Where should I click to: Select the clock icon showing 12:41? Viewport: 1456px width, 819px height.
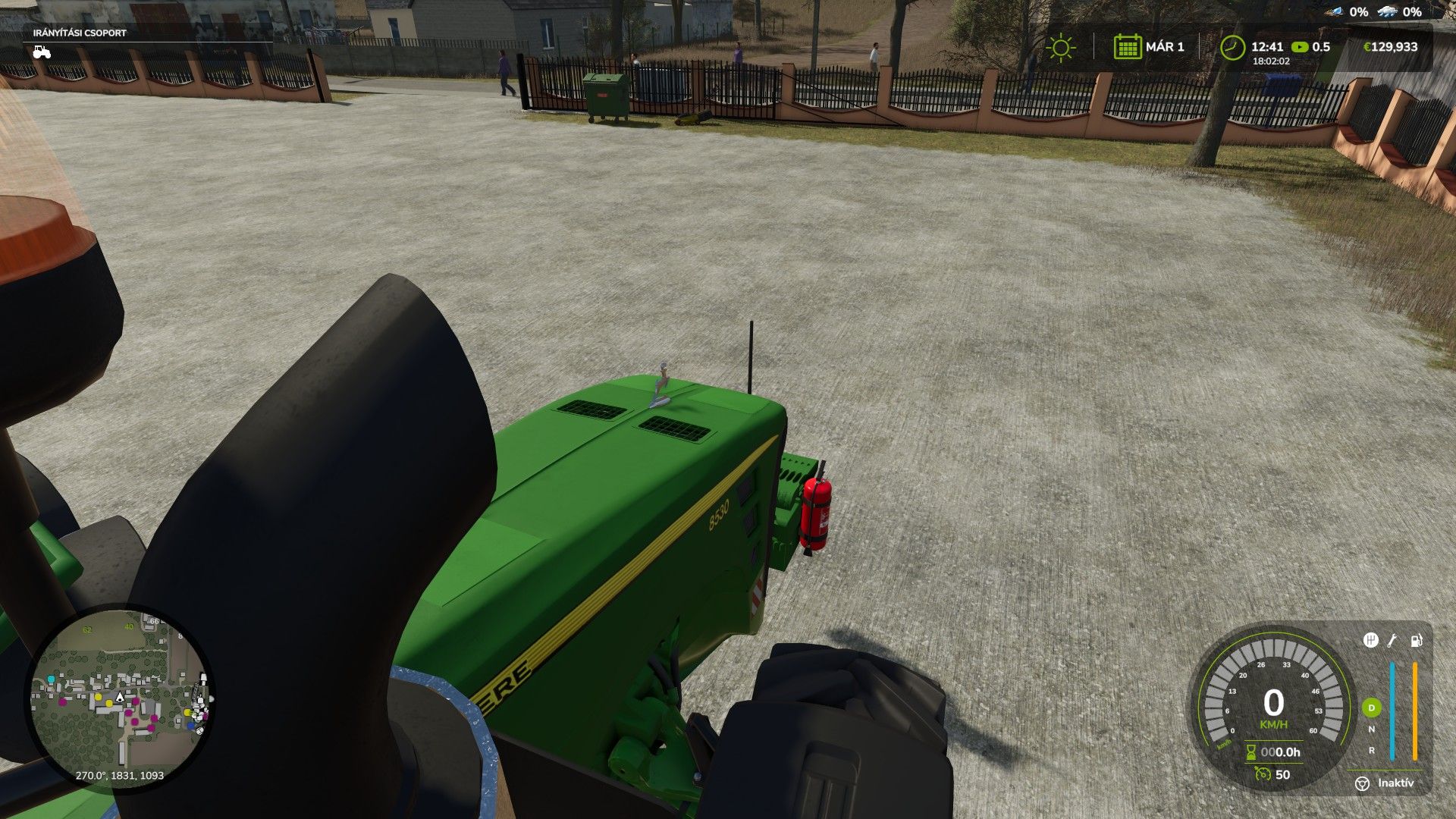1233,47
